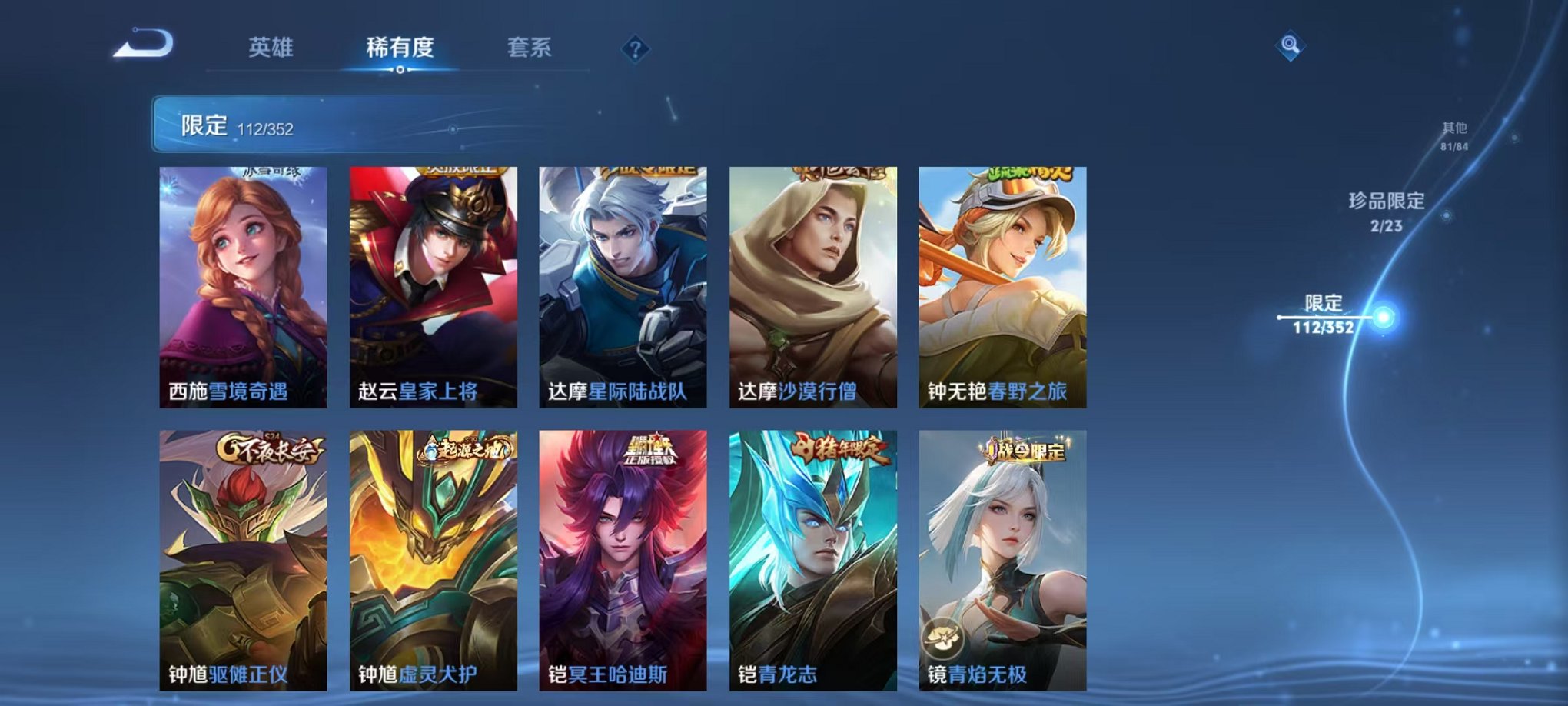1568x706 pixels.
Task: Select the 稀有度 tab
Action: tap(400, 47)
